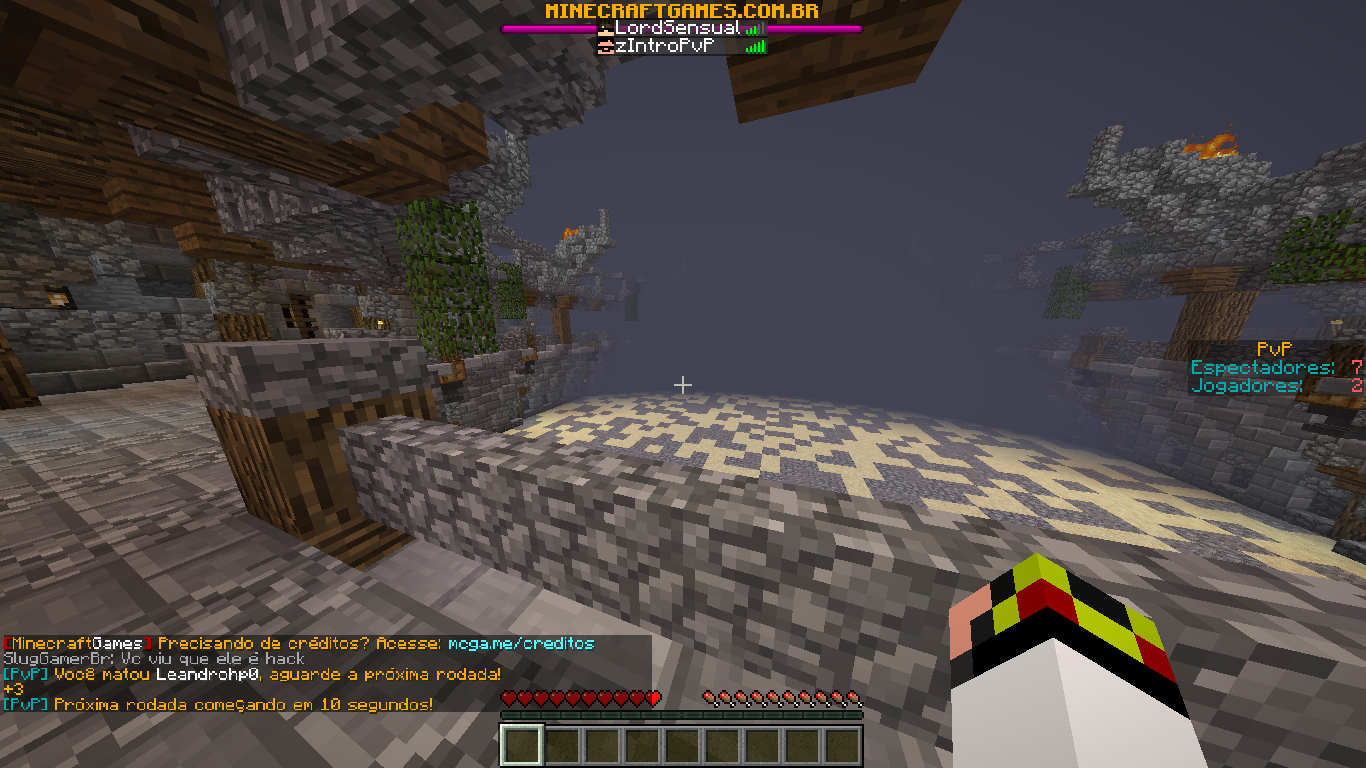Select zIntroPvP in the player list
Viewport: 1366px width, 768px height.
click(670, 46)
